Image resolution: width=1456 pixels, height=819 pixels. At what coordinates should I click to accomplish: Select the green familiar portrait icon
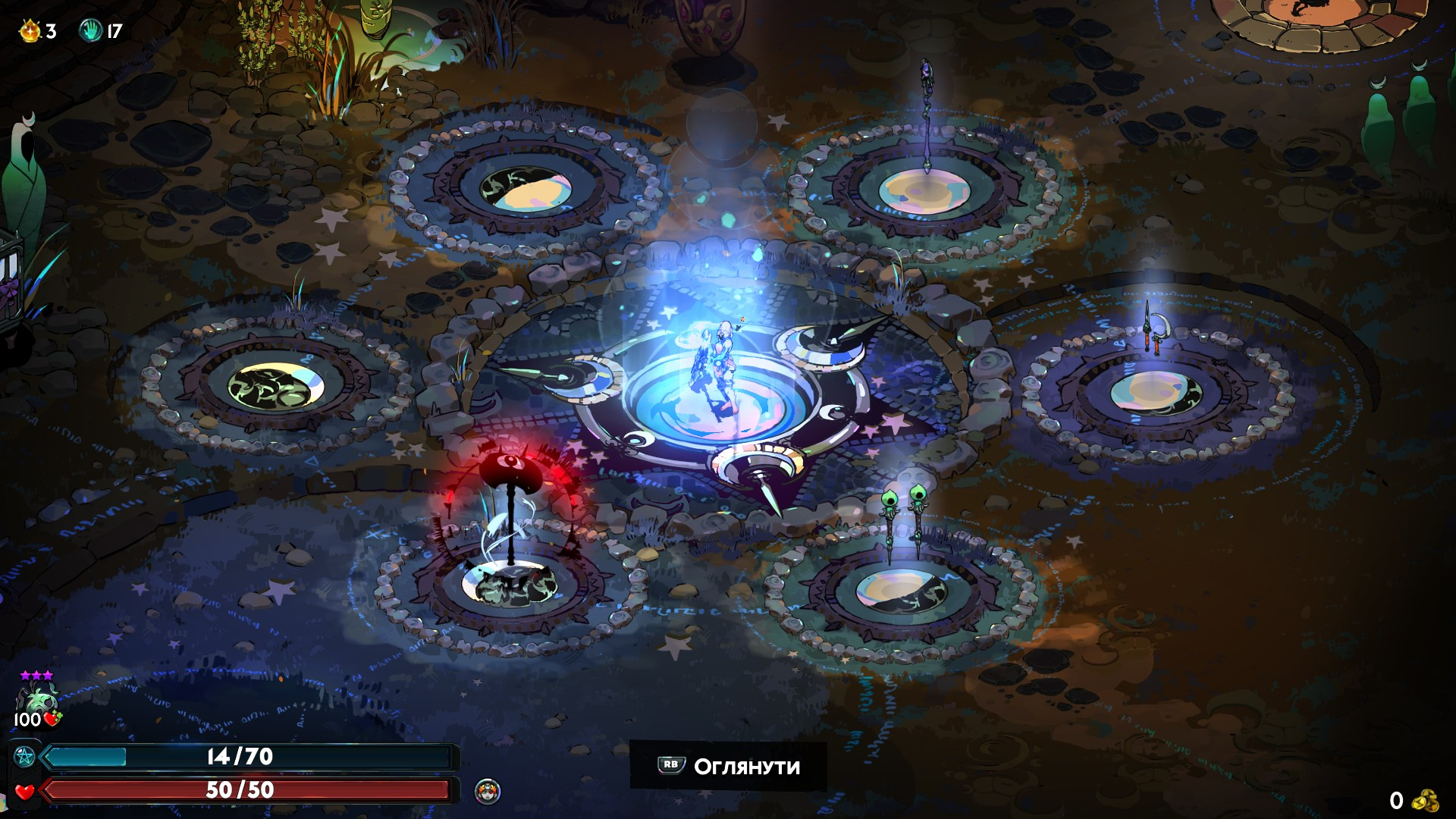(x=36, y=698)
